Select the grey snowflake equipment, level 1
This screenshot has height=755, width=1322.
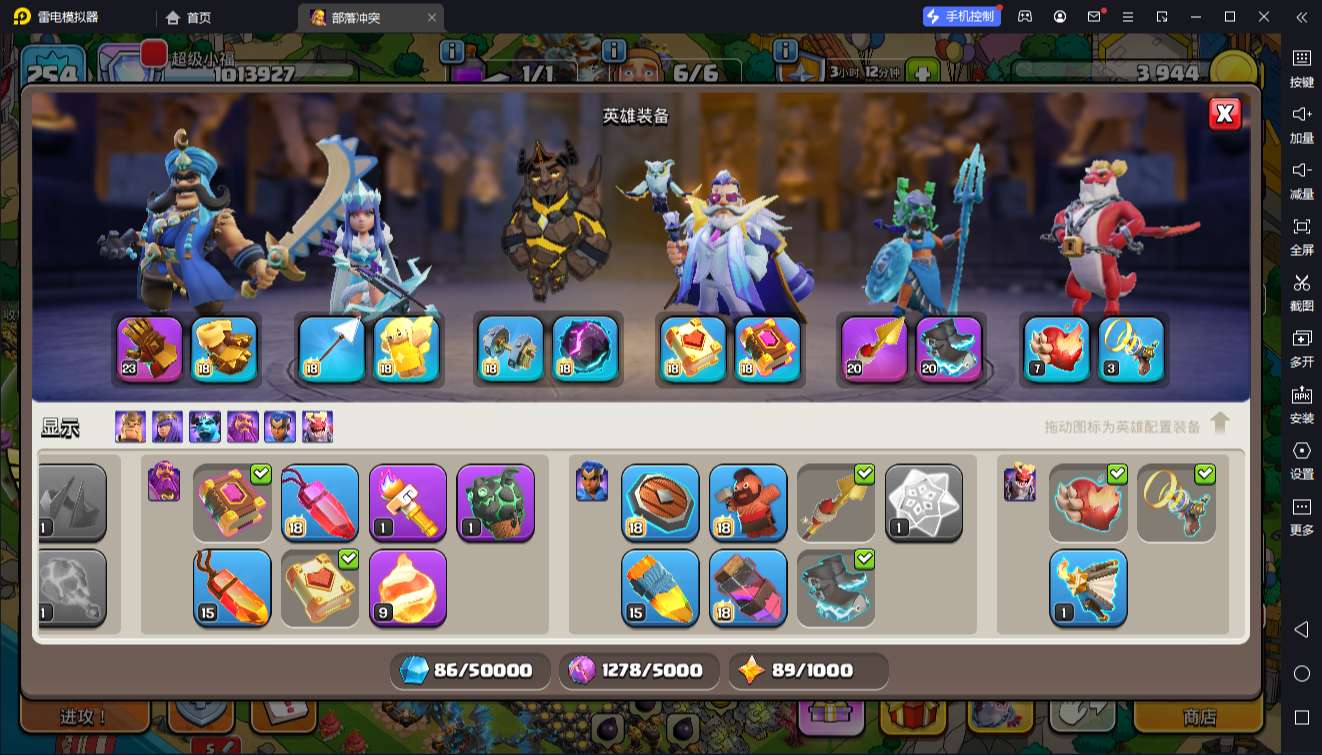pyautogui.click(x=924, y=502)
